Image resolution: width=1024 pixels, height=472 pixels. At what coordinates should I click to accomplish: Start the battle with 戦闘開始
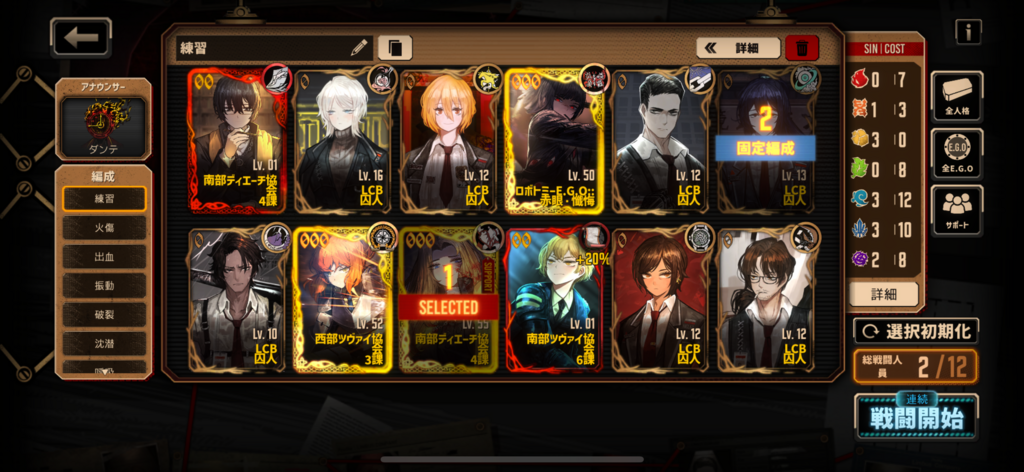coord(916,415)
